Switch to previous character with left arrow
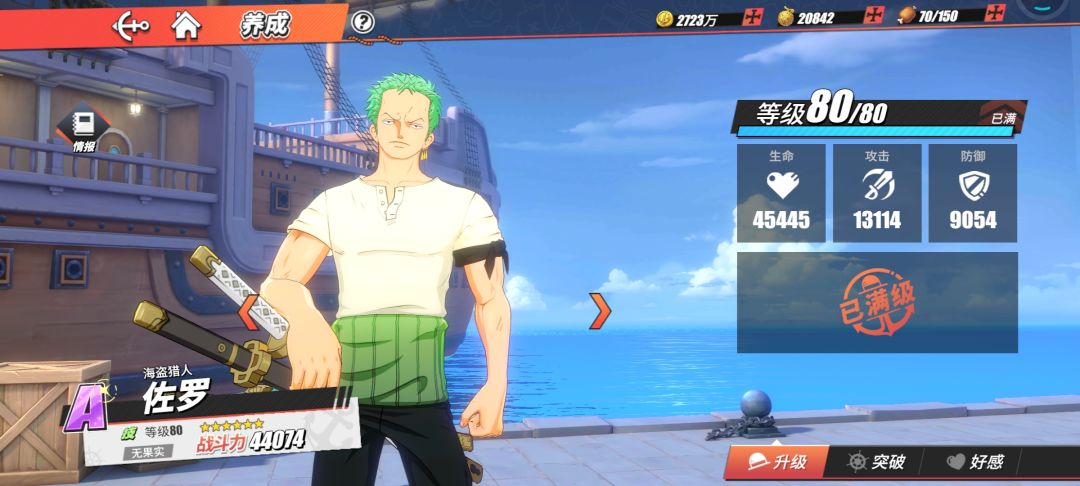 (x=247, y=311)
